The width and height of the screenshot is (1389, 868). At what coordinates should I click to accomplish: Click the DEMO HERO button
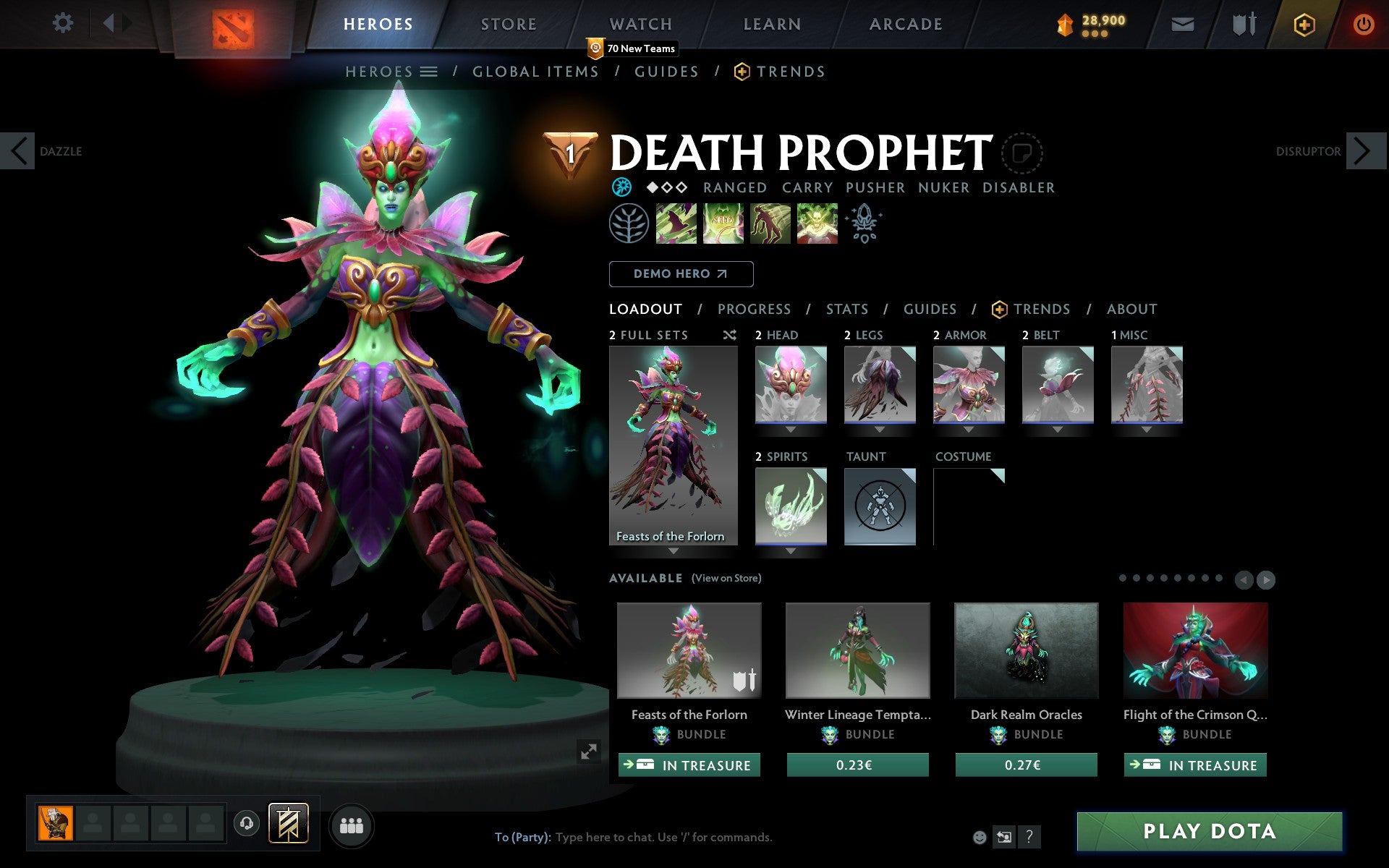click(681, 273)
